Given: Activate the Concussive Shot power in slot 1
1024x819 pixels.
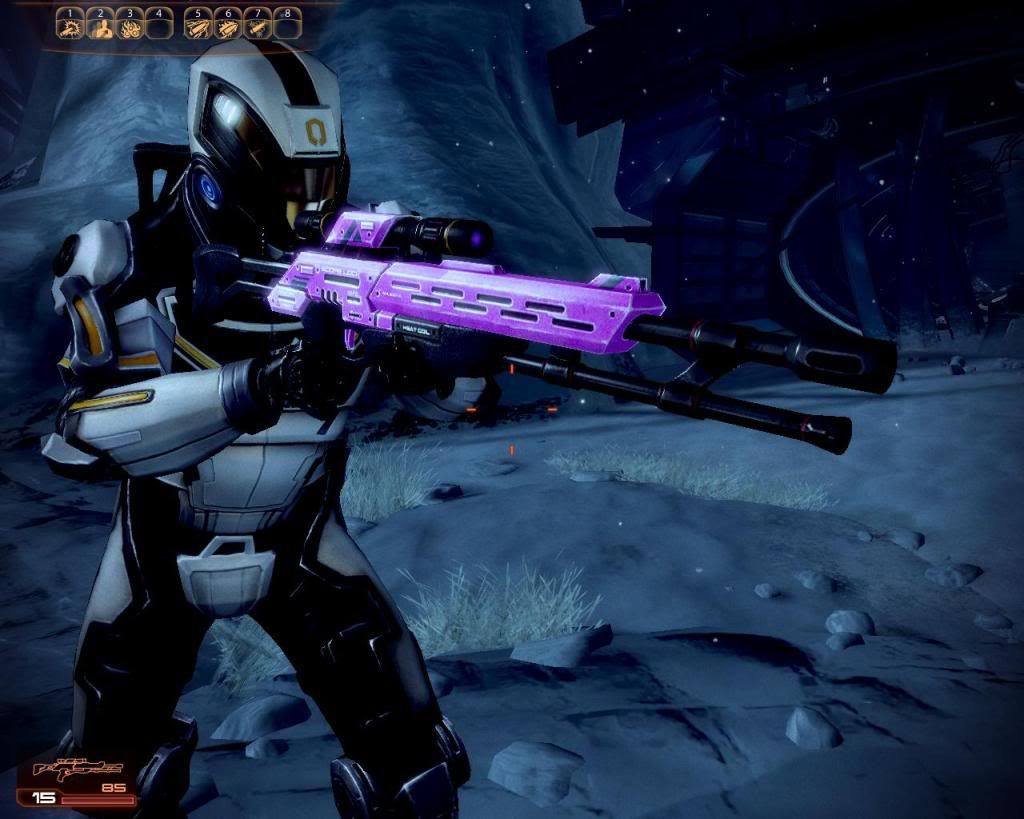Looking at the screenshot, I should click(x=70, y=27).
